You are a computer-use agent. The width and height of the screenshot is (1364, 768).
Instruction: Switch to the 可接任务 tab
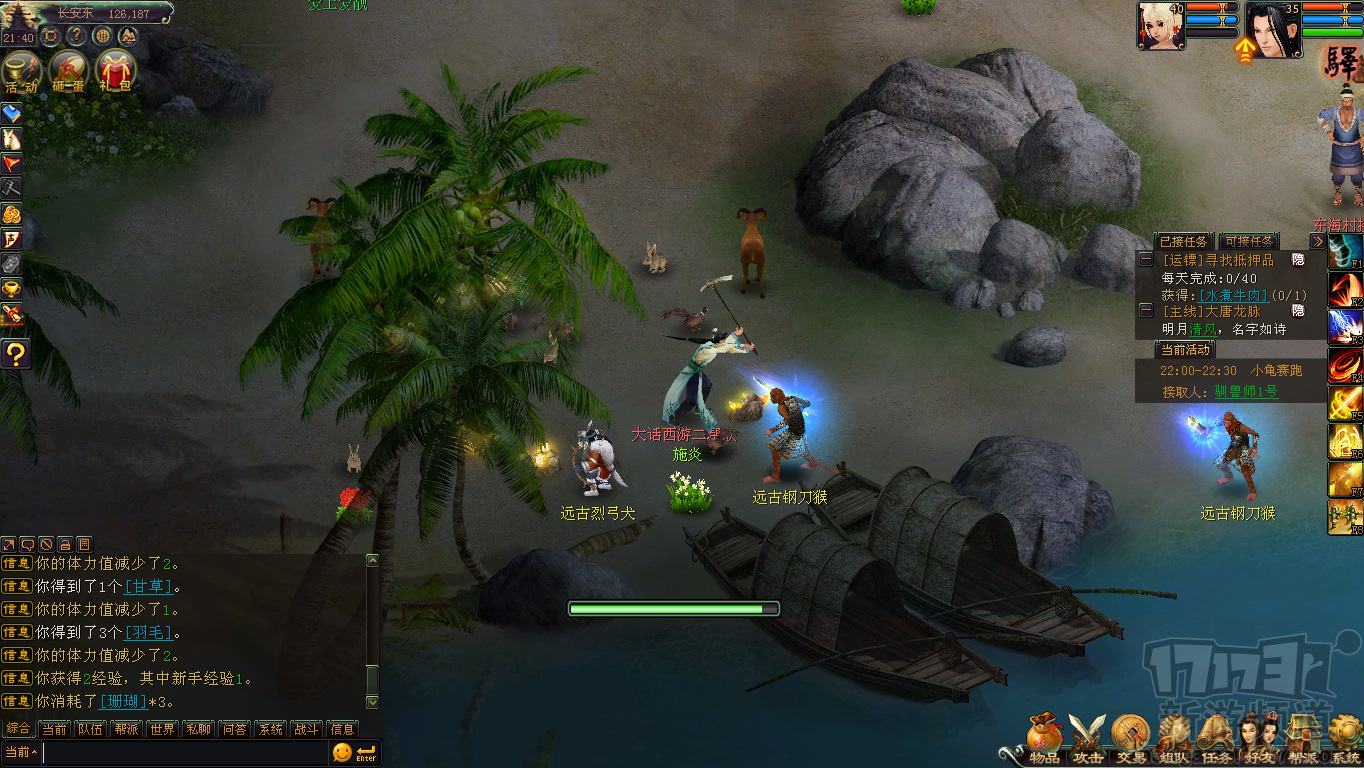pos(1249,241)
